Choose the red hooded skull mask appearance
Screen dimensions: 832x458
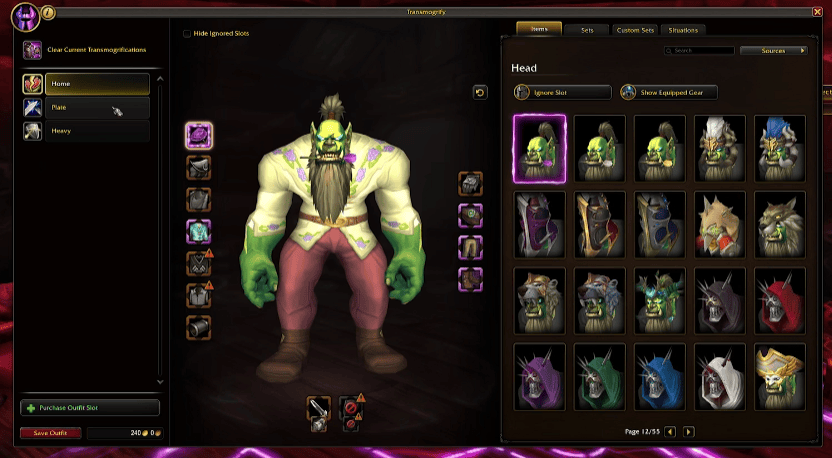[781, 299]
